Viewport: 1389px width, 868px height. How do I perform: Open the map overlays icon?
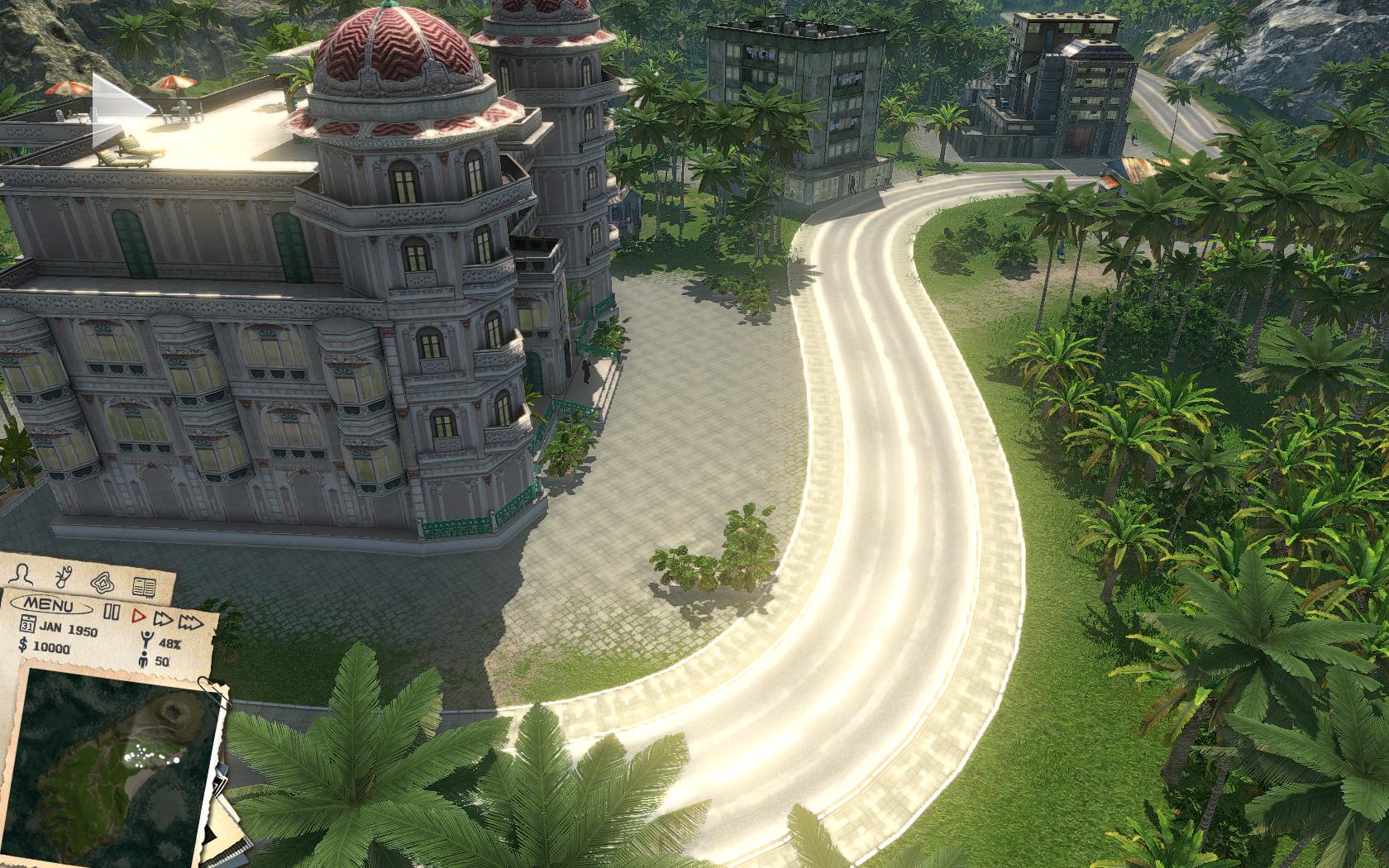pyautogui.click(x=102, y=582)
